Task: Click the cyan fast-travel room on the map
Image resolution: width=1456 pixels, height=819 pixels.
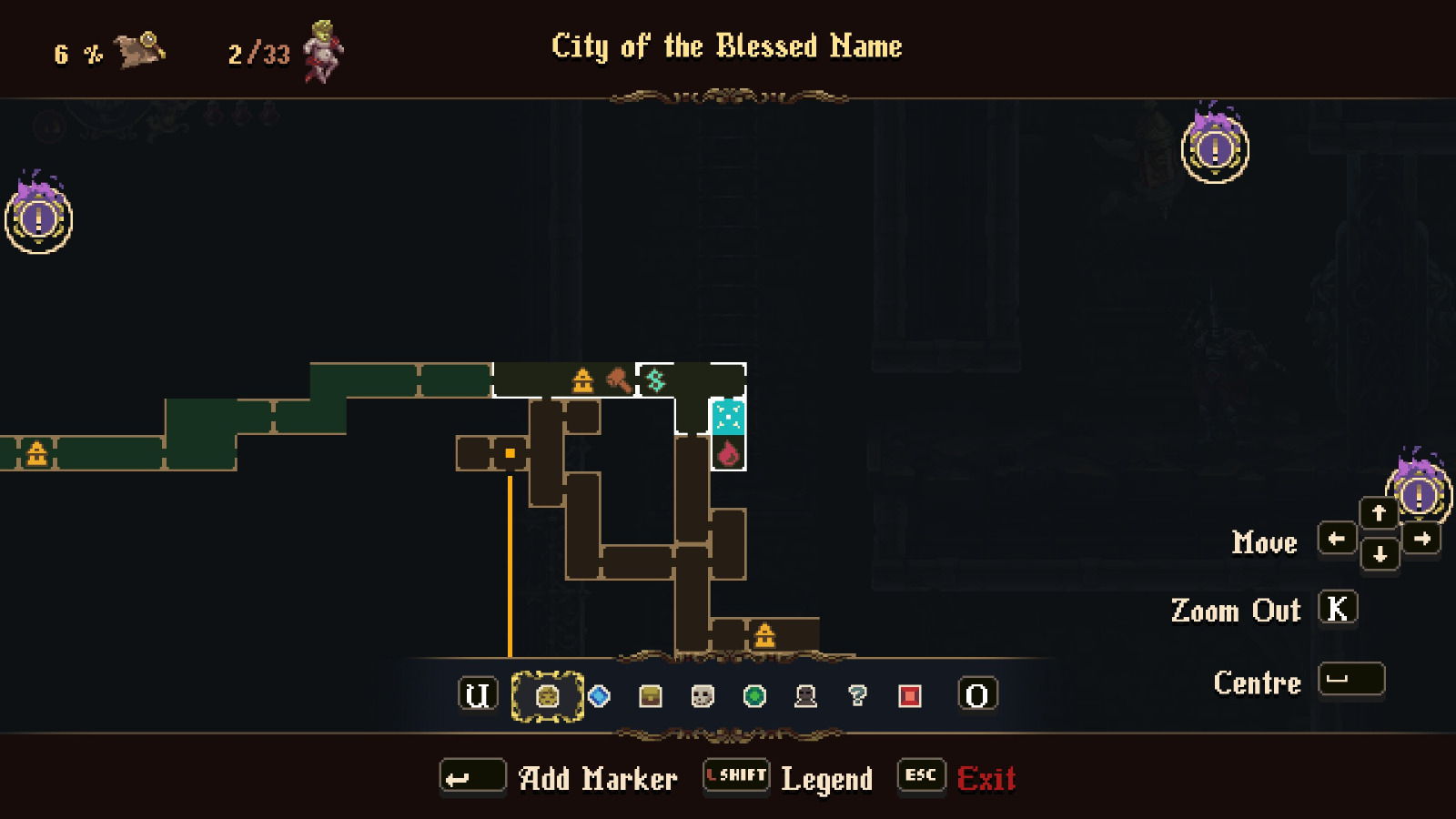Action: pyautogui.click(x=727, y=417)
